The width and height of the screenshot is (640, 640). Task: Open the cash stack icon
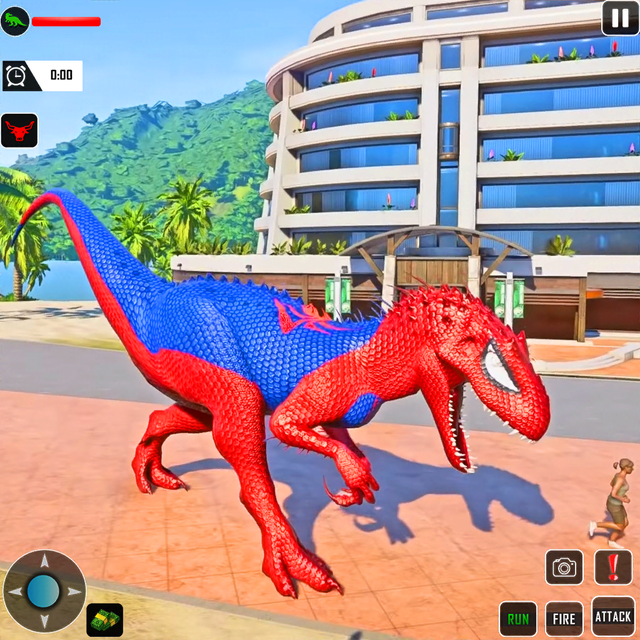104,619
